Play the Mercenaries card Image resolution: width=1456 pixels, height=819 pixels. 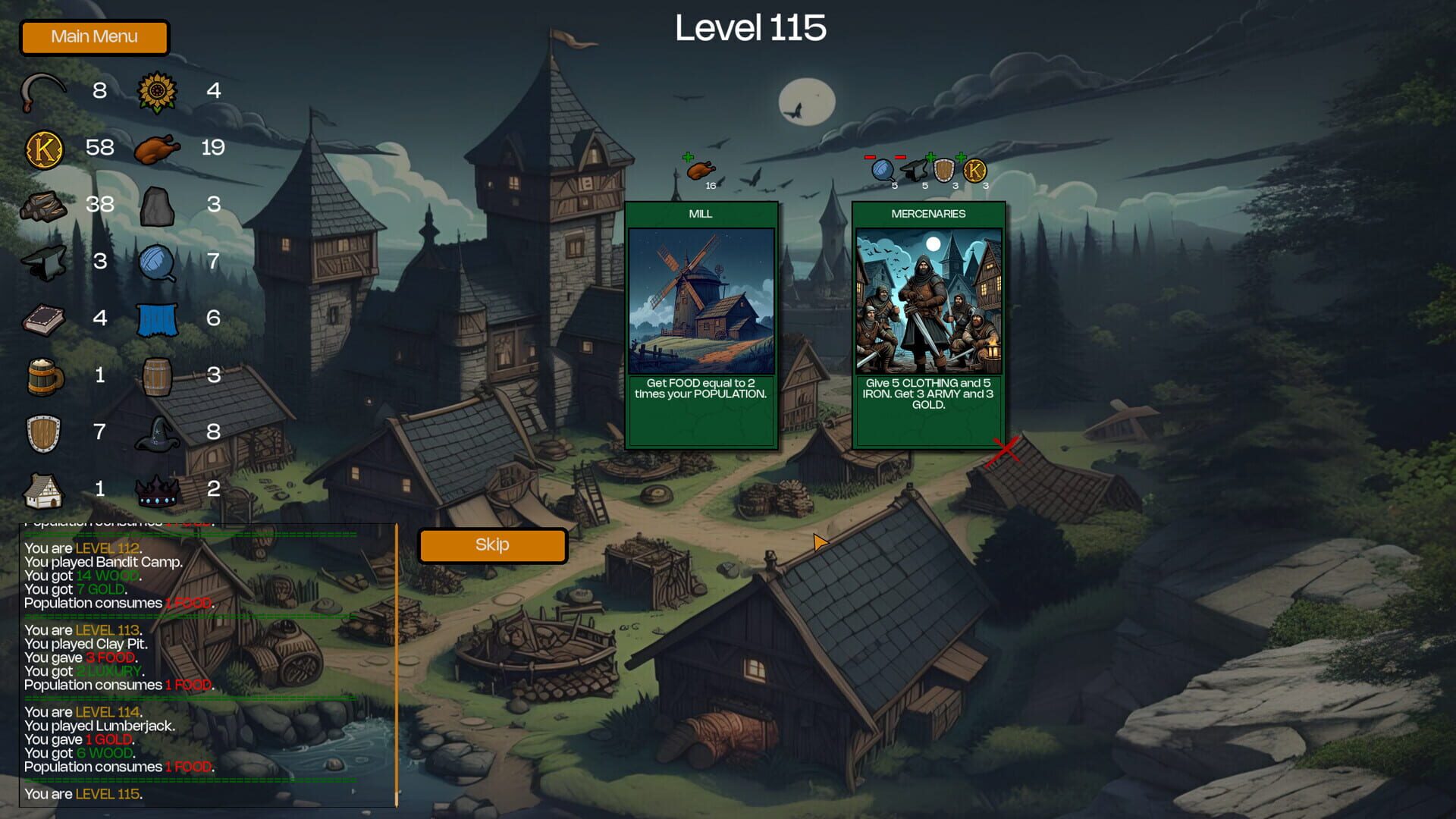[929, 326]
